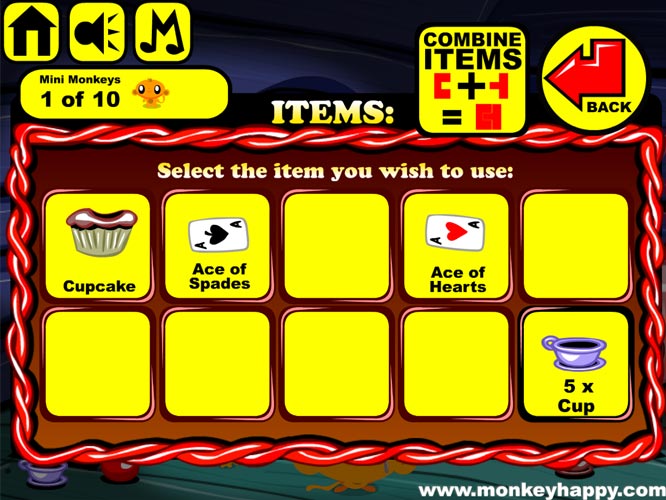Image resolution: width=666 pixels, height=500 pixels.
Task: Toggle the sound effects speaker button
Action: [x=95, y=32]
